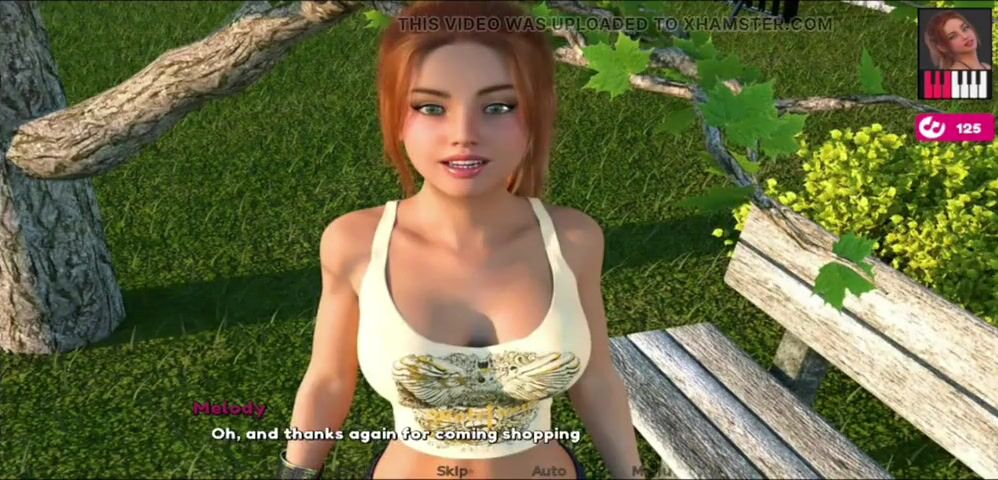The height and width of the screenshot is (480, 998).
Task: Open Melody's portrait with piano keys
Action: point(953,54)
